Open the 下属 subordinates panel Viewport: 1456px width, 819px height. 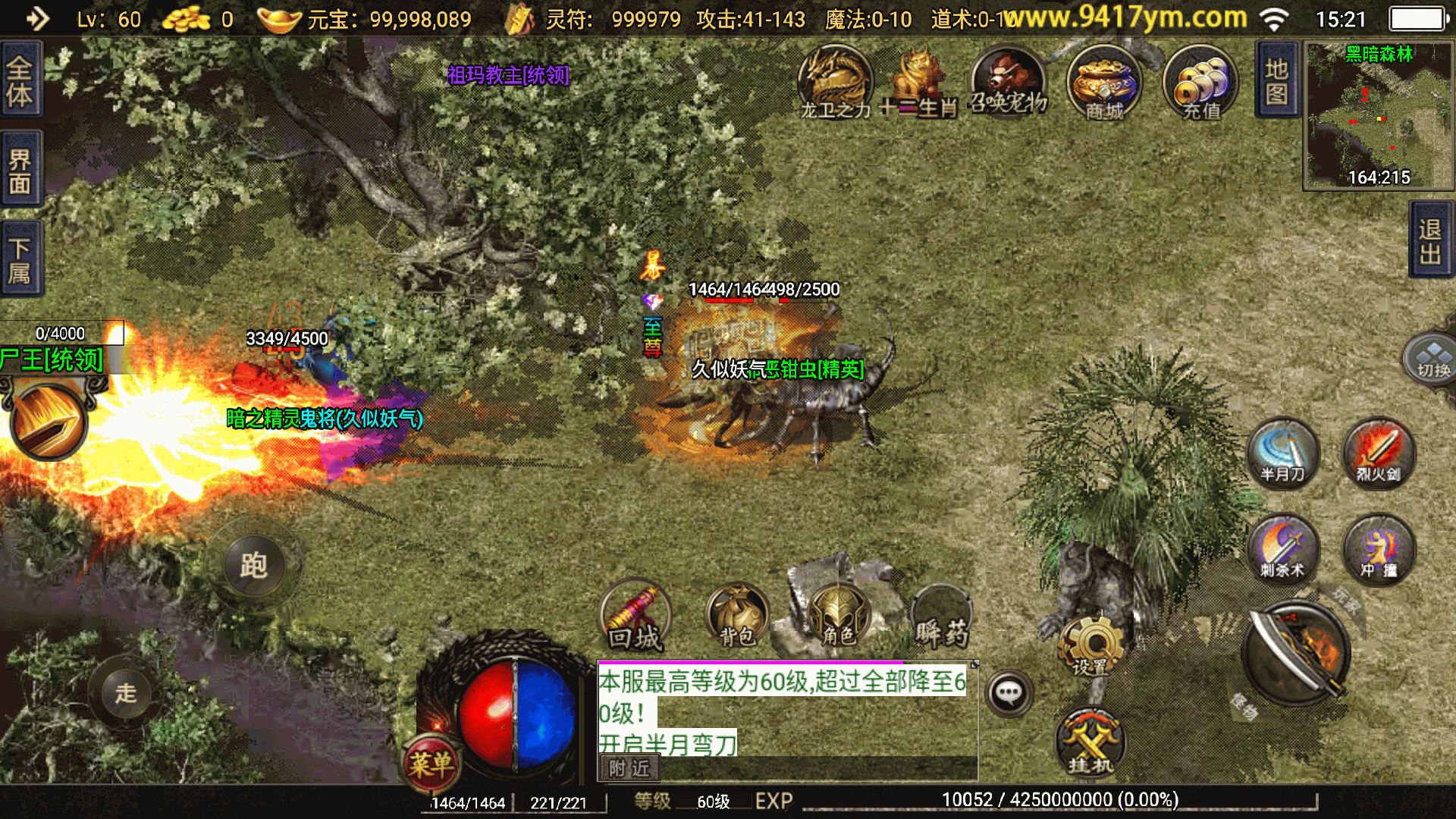pyautogui.click(x=20, y=259)
